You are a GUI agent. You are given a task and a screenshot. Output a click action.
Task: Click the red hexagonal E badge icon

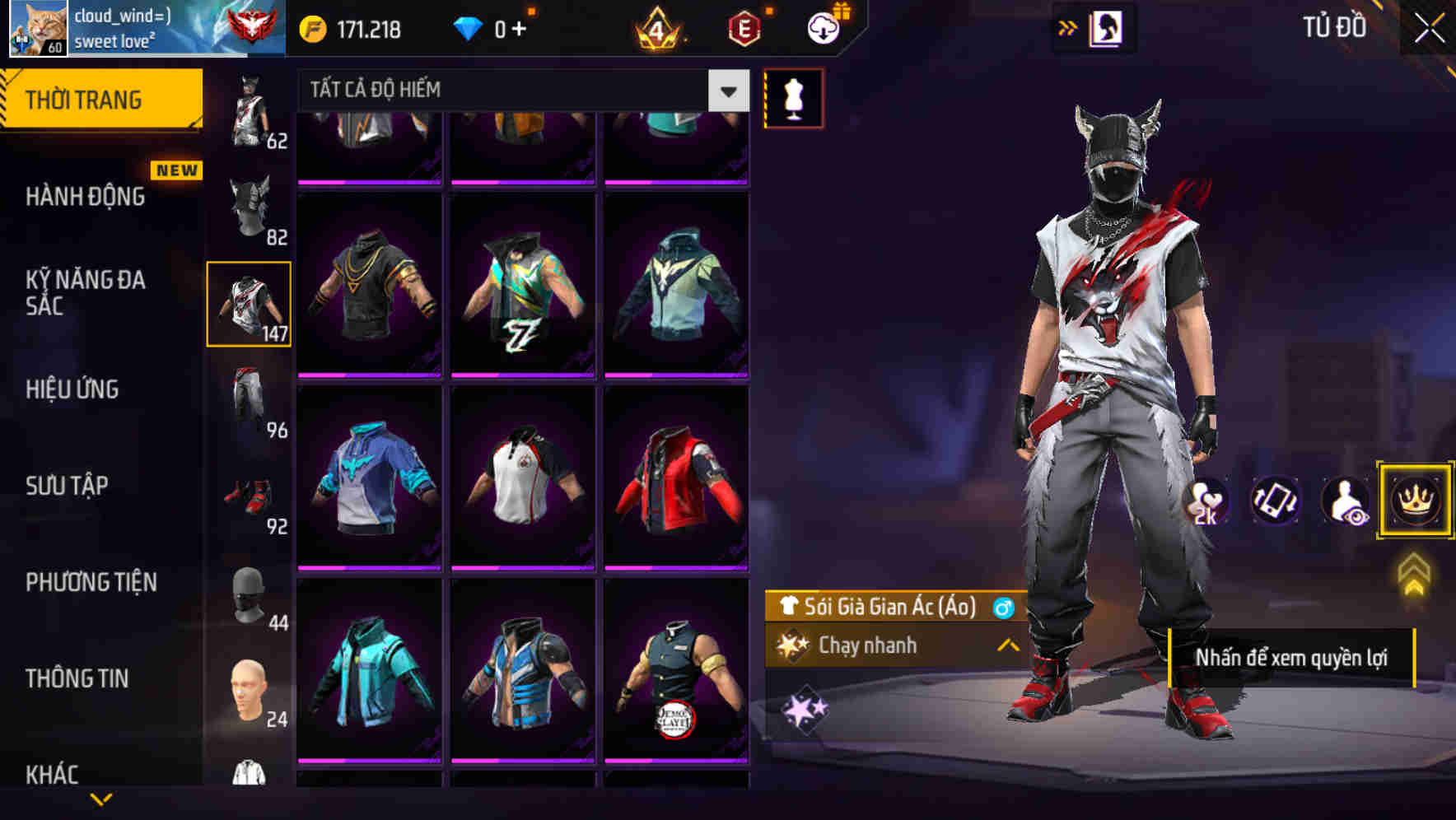pyautogui.click(x=745, y=27)
